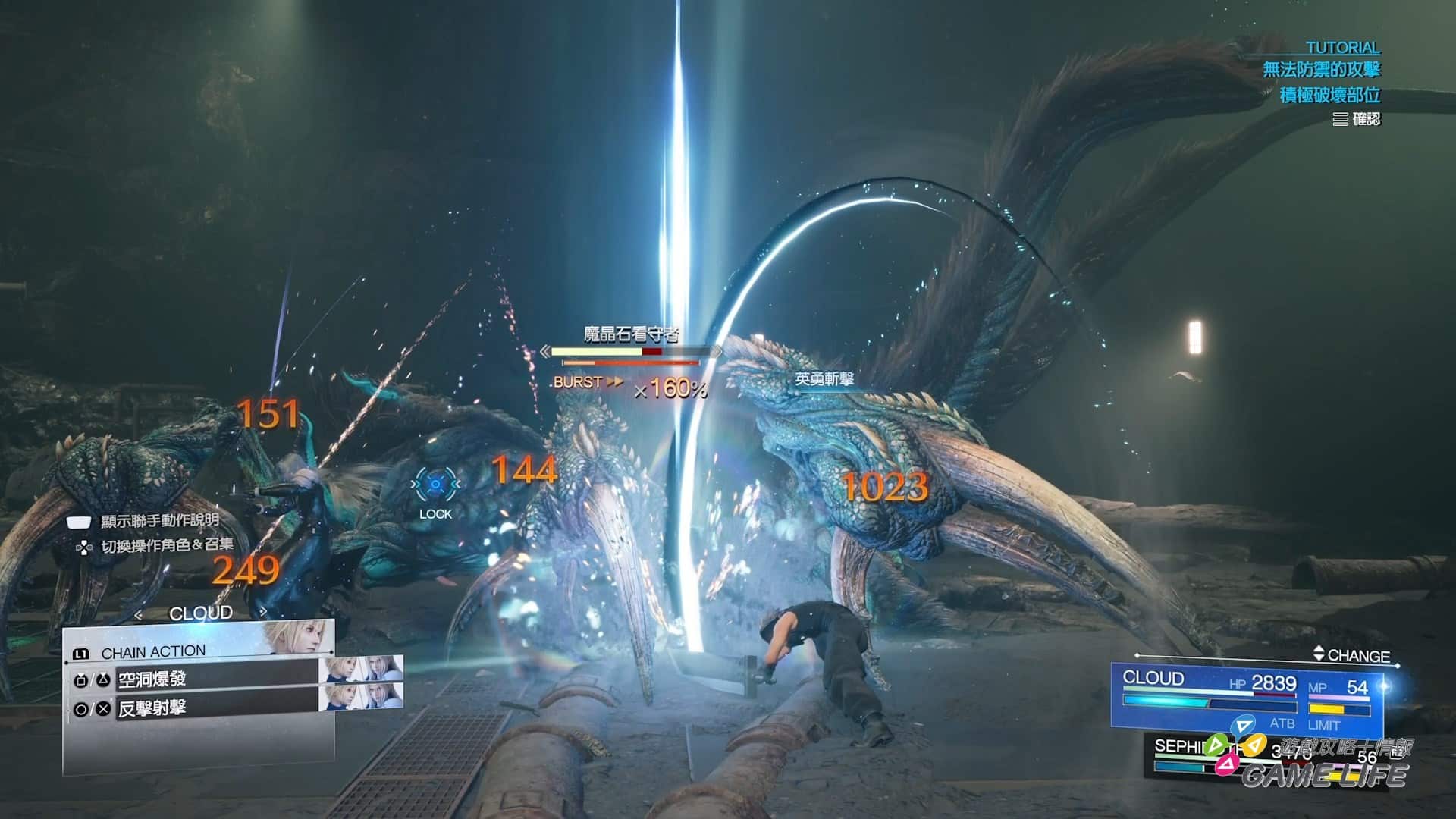Click the right arrow beside the CLOUD name
Screen dimensions: 1456x819
pyautogui.click(x=262, y=612)
